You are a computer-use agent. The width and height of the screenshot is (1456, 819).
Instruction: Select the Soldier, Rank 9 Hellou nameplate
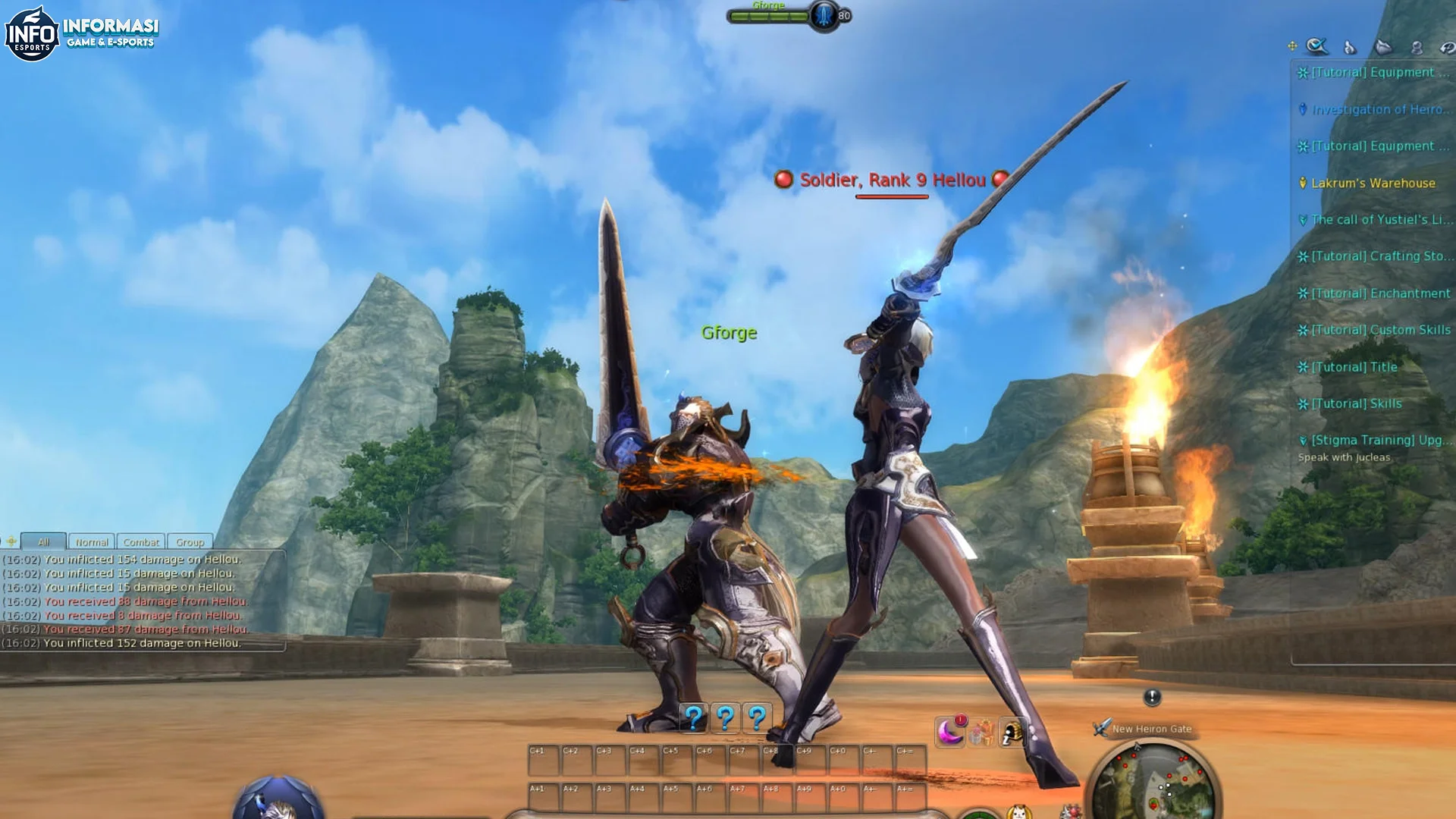pos(892,180)
